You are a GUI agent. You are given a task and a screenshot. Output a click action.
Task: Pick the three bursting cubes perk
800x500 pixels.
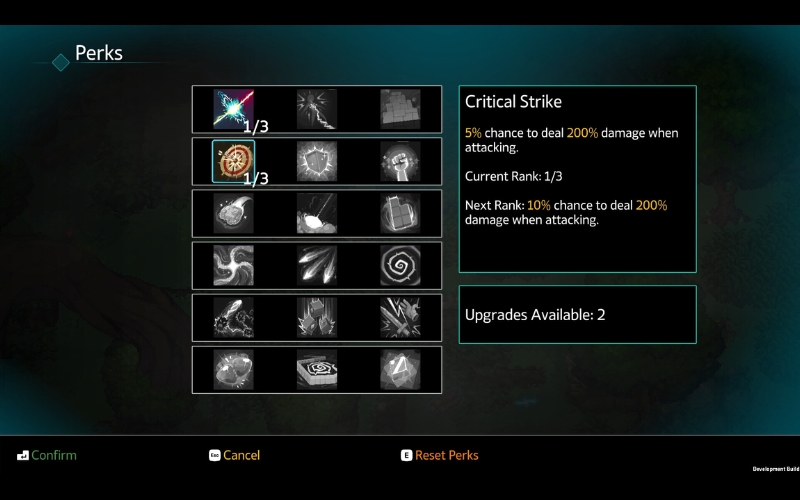[317, 317]
